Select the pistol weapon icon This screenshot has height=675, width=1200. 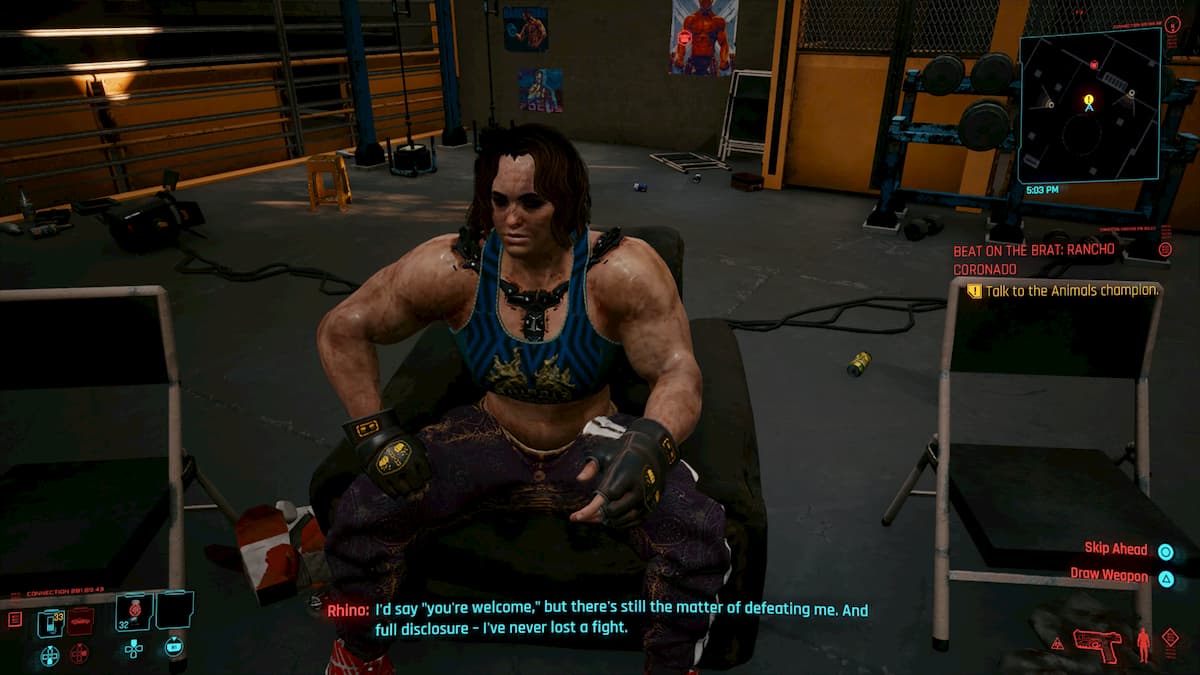click(1096, 643)
